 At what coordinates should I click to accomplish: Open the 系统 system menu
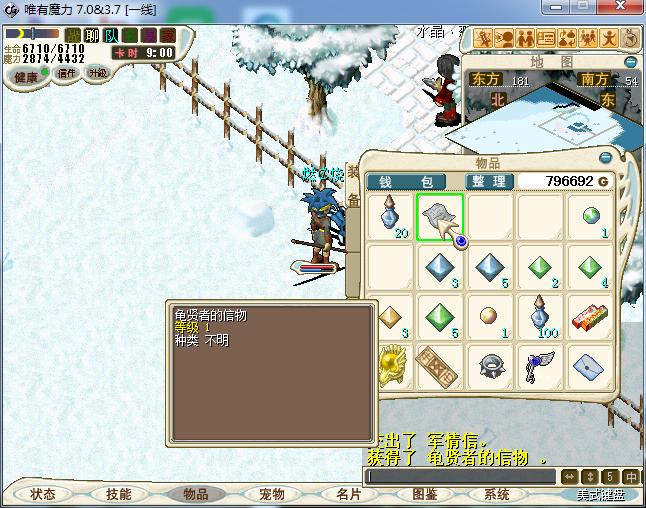497,494
